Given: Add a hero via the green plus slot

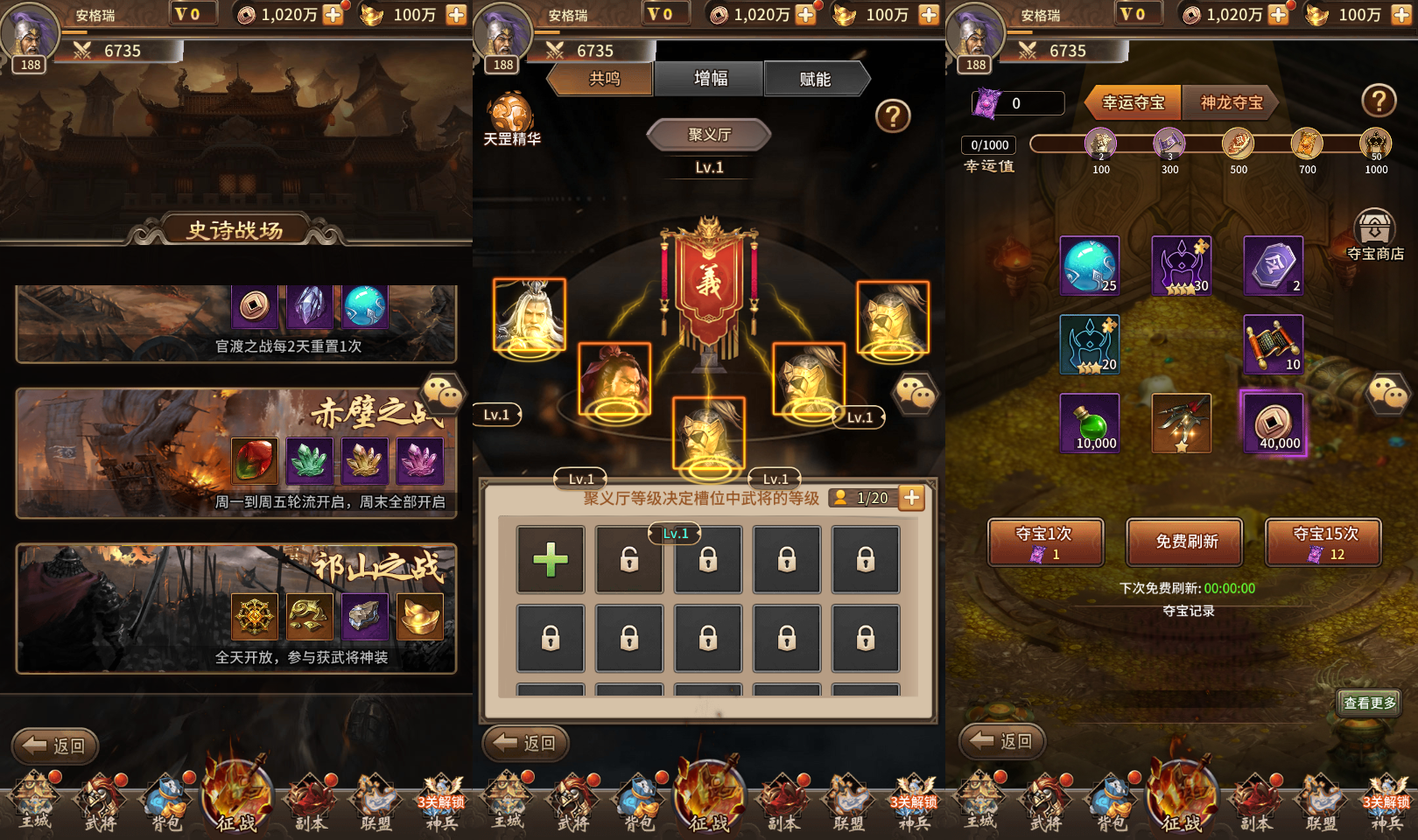Looking at the screenshot, I should click(551, 560).
